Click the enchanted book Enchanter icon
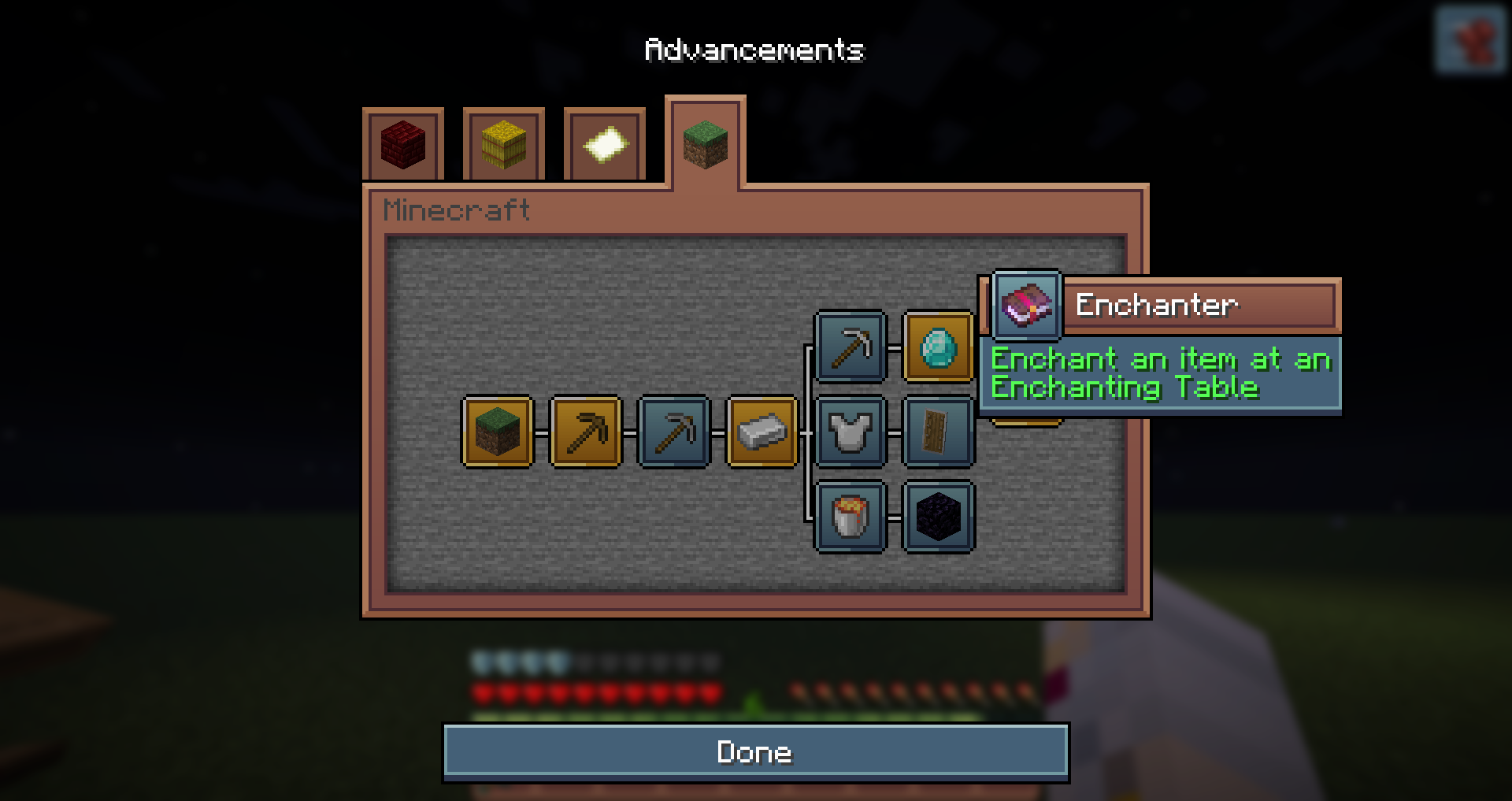This screenshot has height=801, width=1512. click(x=1026, y=305)
